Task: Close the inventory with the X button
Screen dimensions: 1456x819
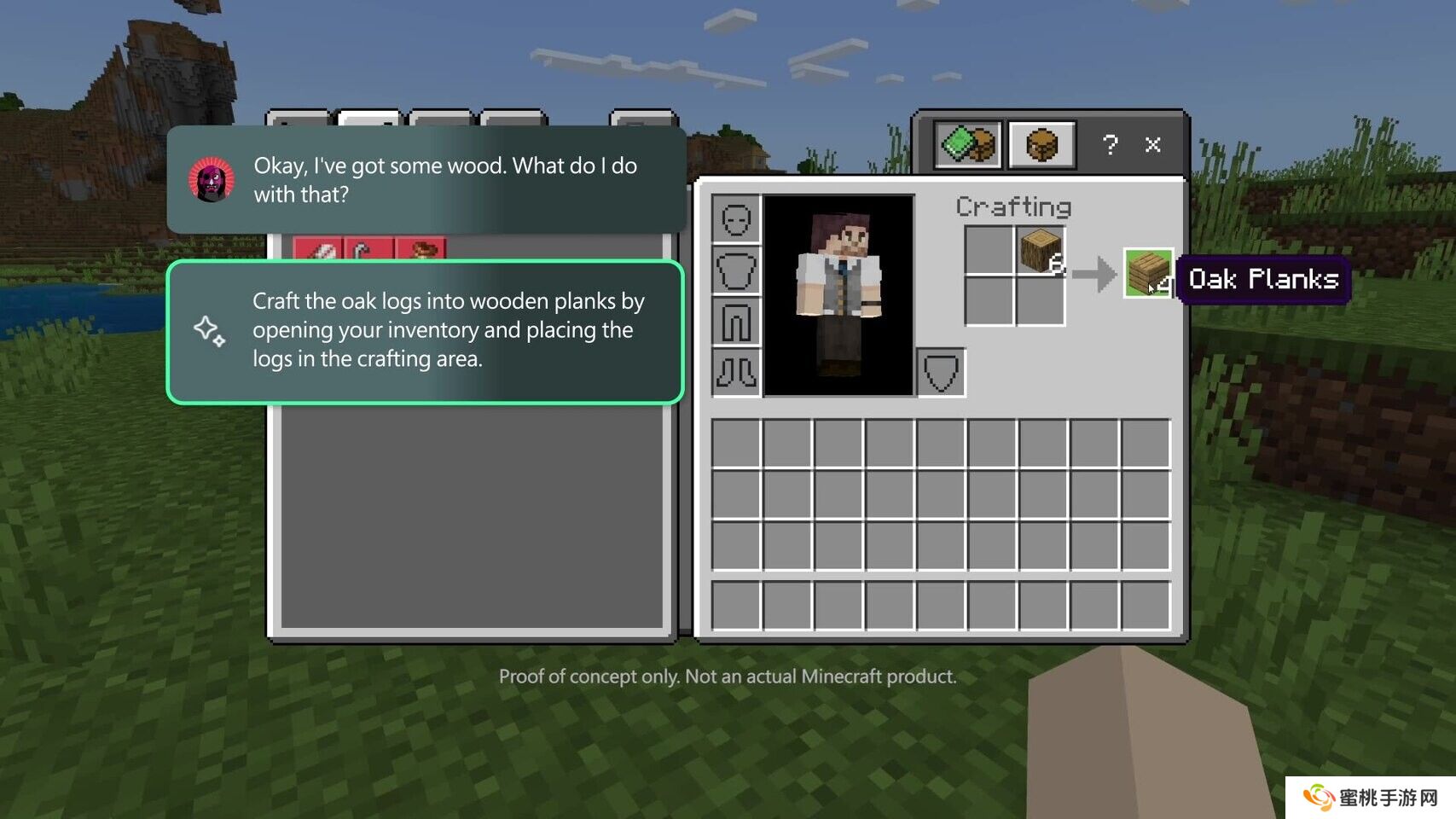Action: (x=1153, y=145)
